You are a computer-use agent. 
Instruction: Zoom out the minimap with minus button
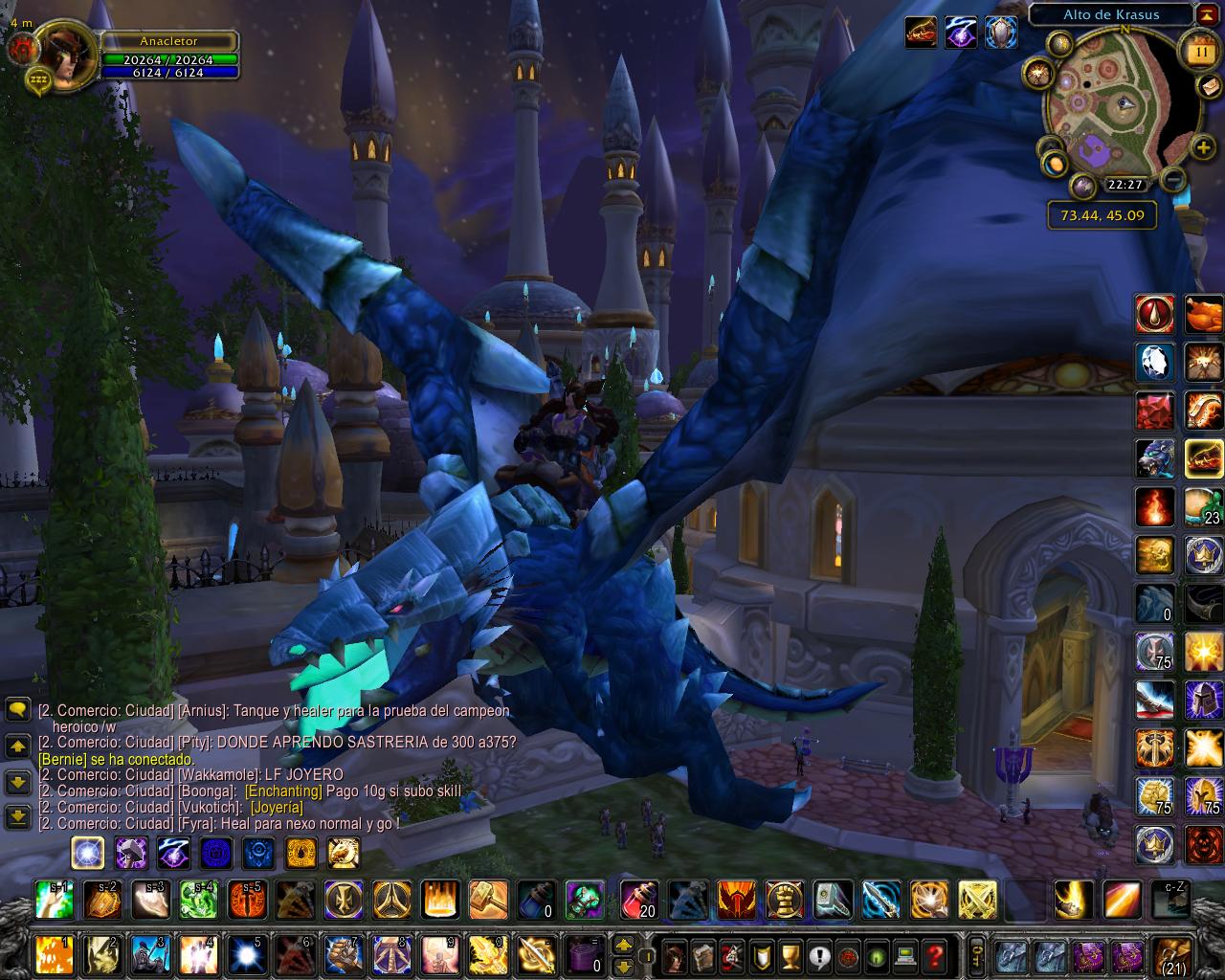[1173, 179]
